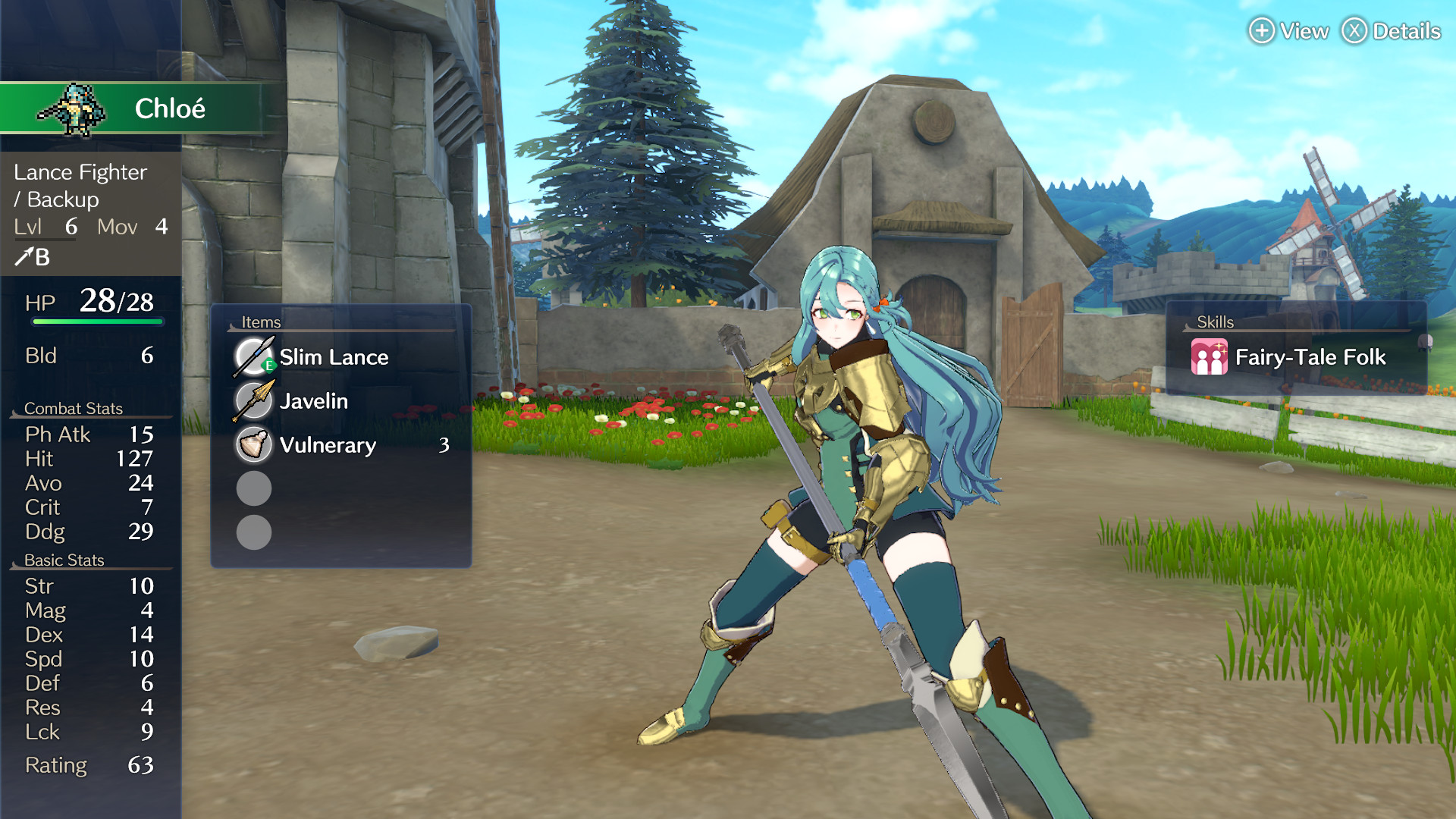This screenshot has width=1456, height=819.
Task: Select the first empty item slot
Action: point(253,489)
